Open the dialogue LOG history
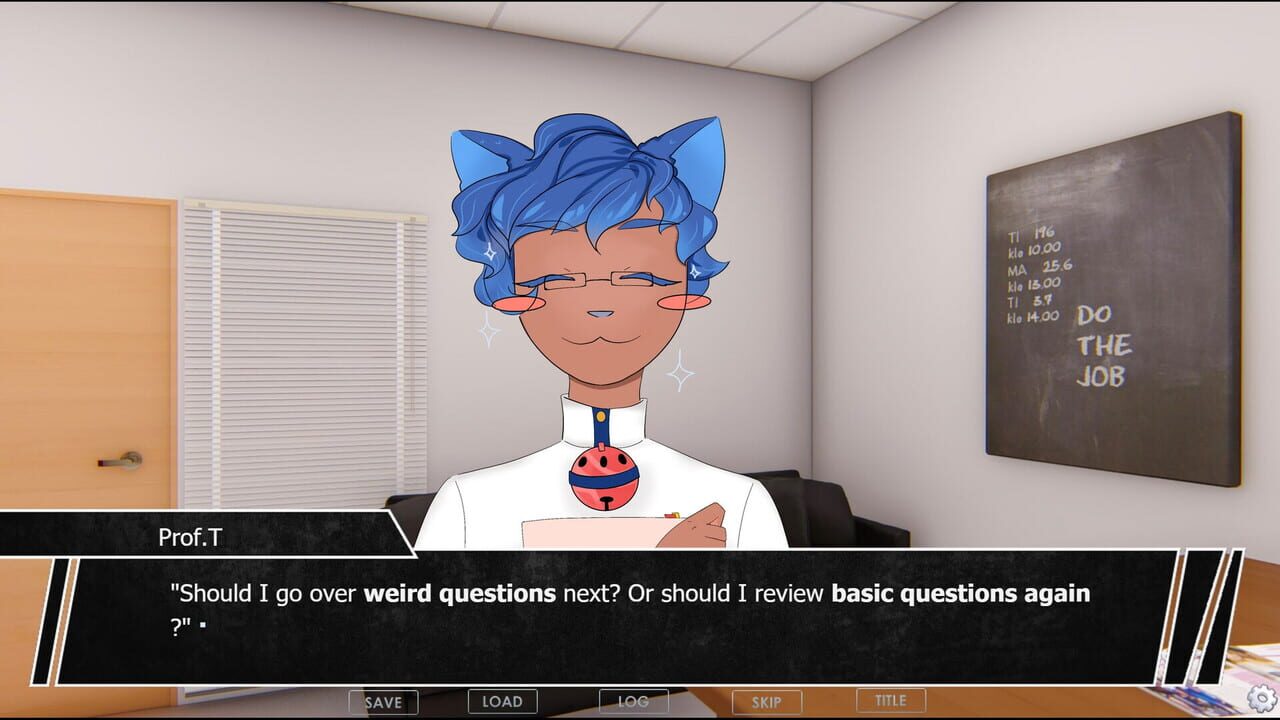The image size is (1280, 720). tap(632, 701)
